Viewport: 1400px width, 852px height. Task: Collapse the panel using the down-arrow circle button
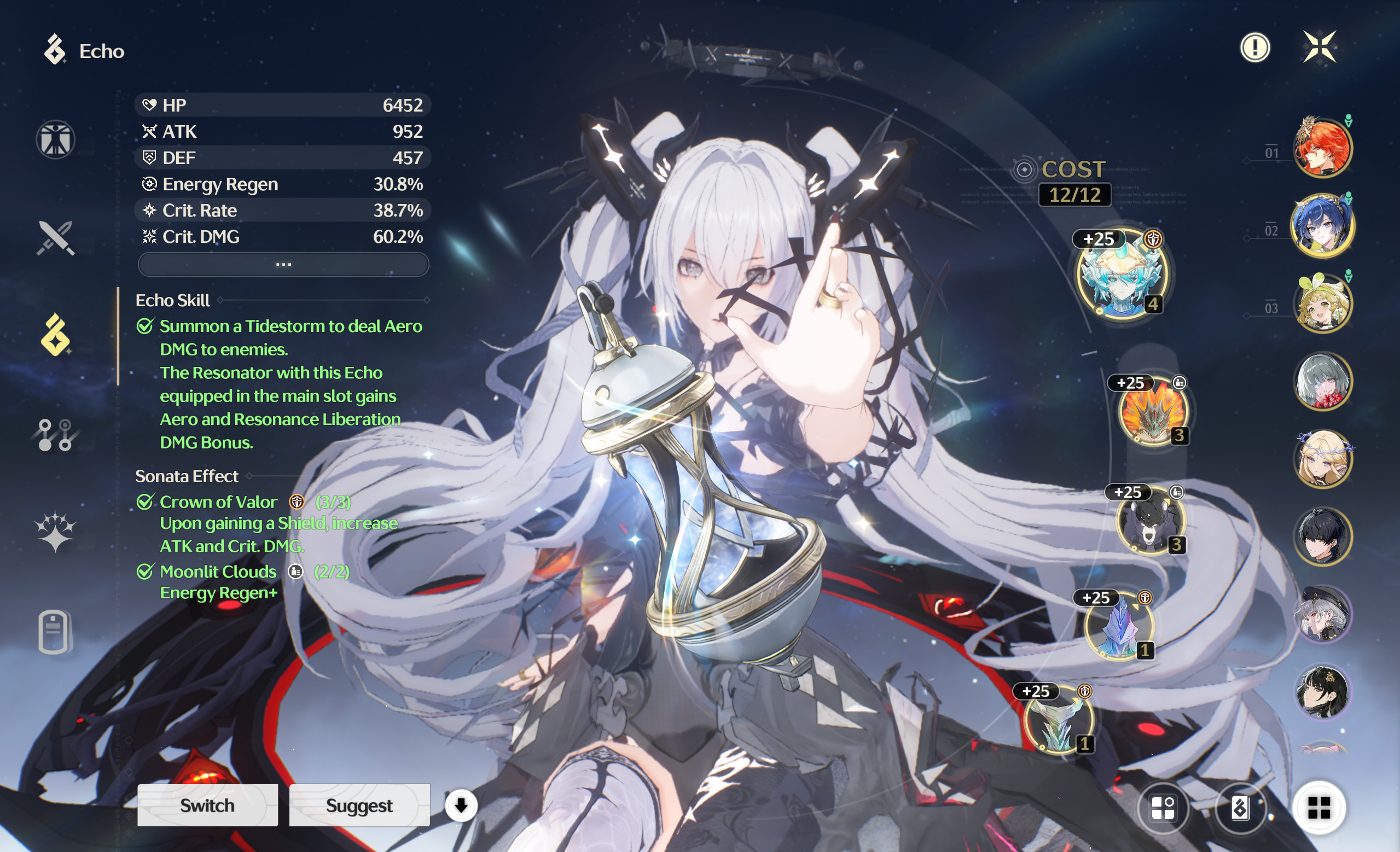(x=461, y=805)
